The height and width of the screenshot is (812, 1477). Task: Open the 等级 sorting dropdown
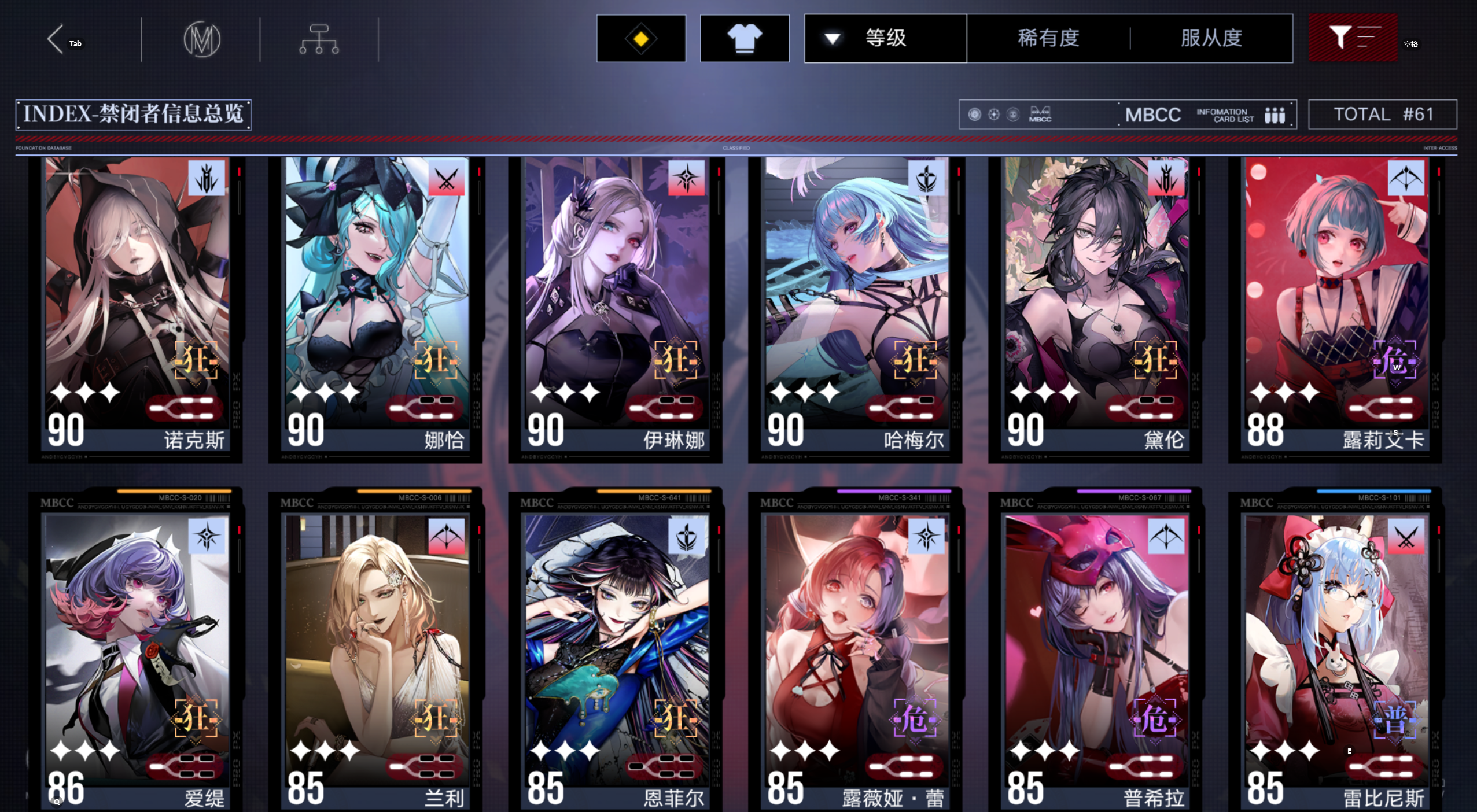[884, 38]
